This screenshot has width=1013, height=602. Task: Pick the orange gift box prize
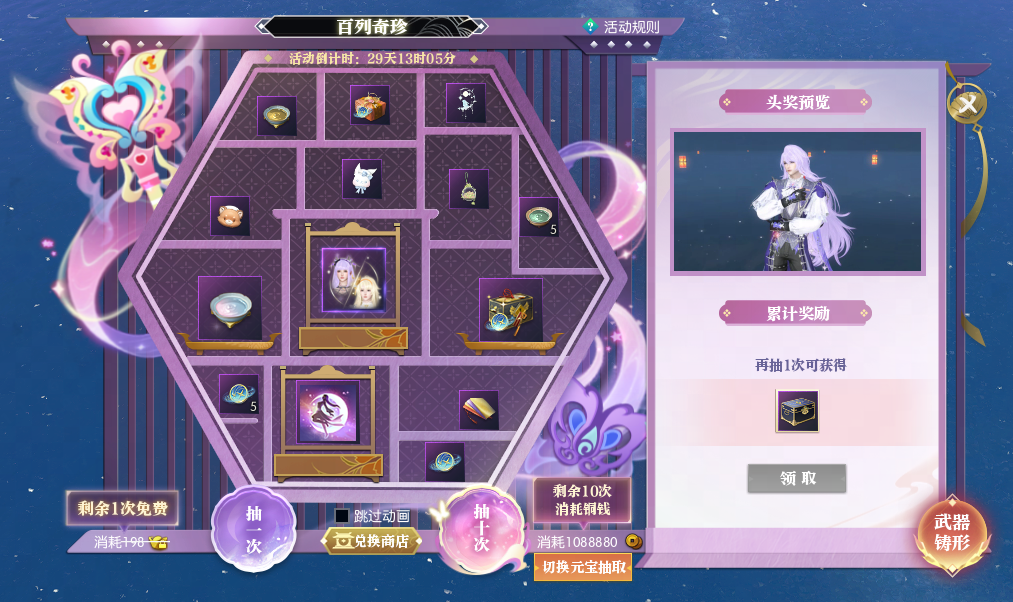(370, 105)
